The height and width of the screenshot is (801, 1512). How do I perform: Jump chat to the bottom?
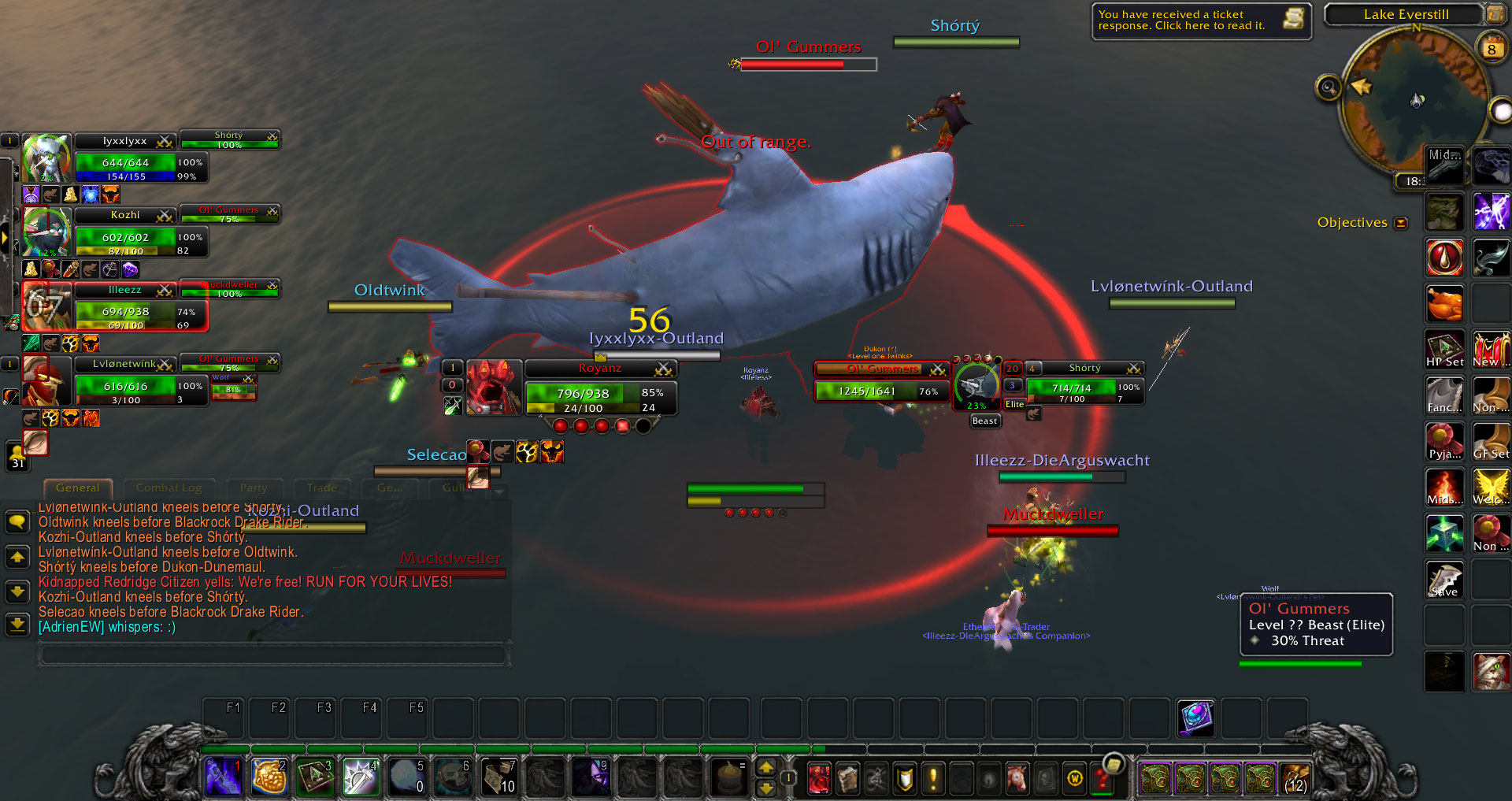(x=17, y=625)
